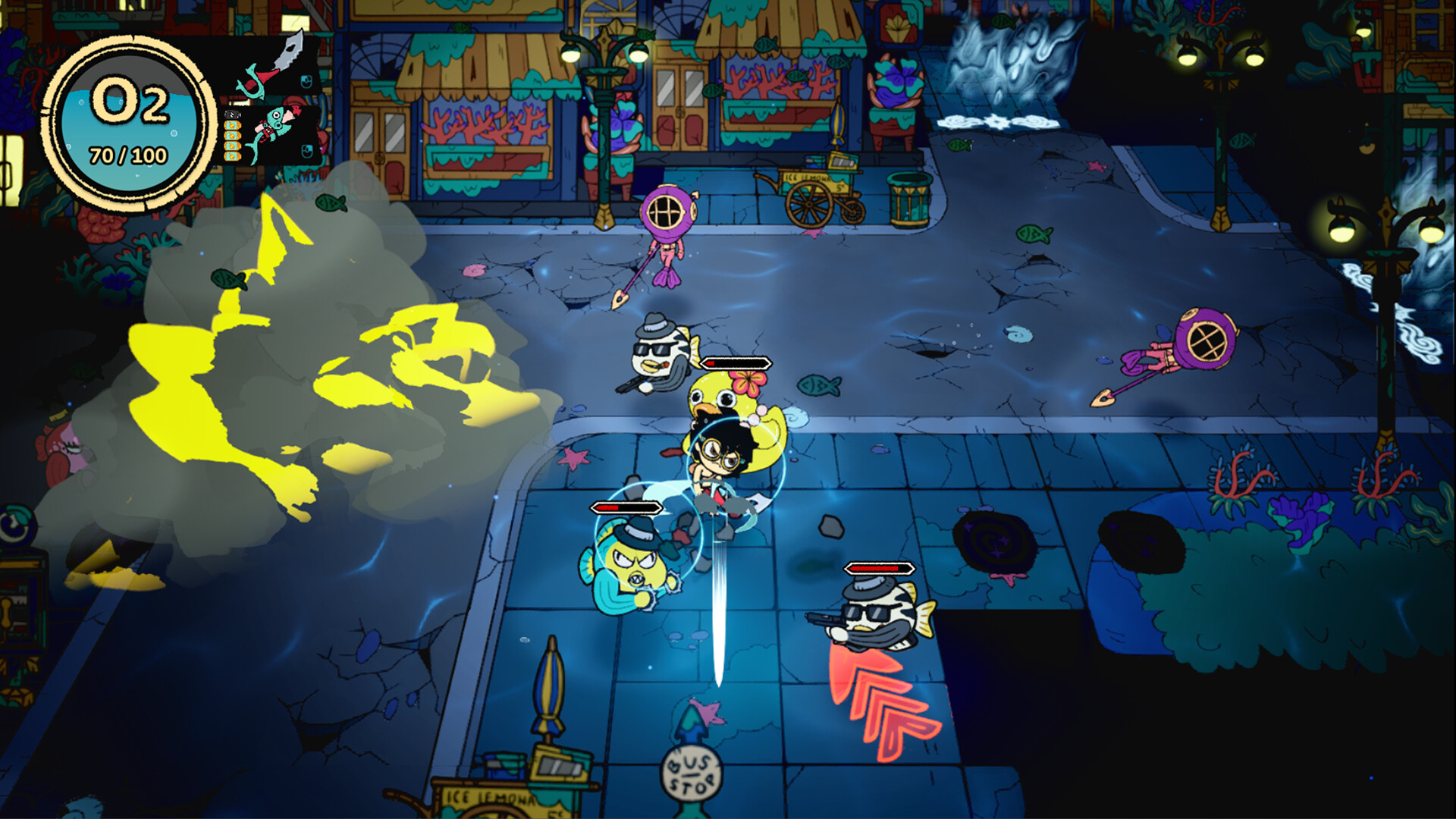Click the top flame battery charge icon

231,126
